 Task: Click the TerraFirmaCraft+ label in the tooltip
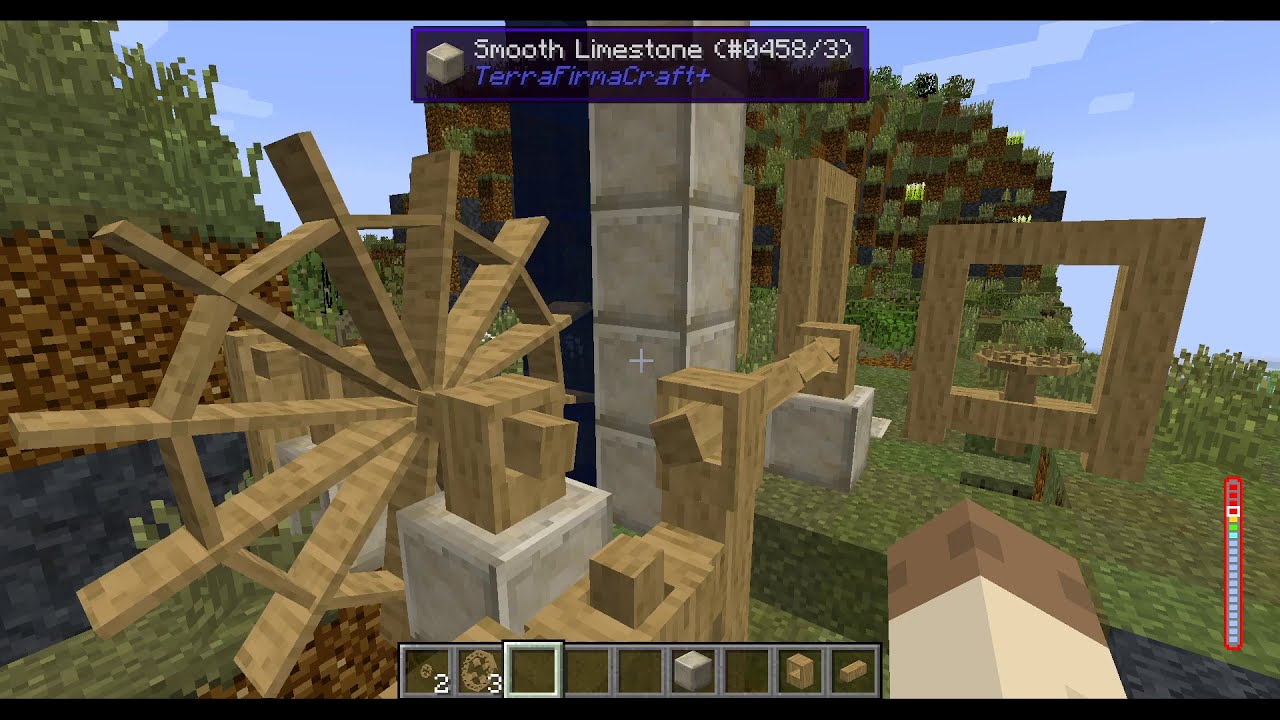coord(594,76)
